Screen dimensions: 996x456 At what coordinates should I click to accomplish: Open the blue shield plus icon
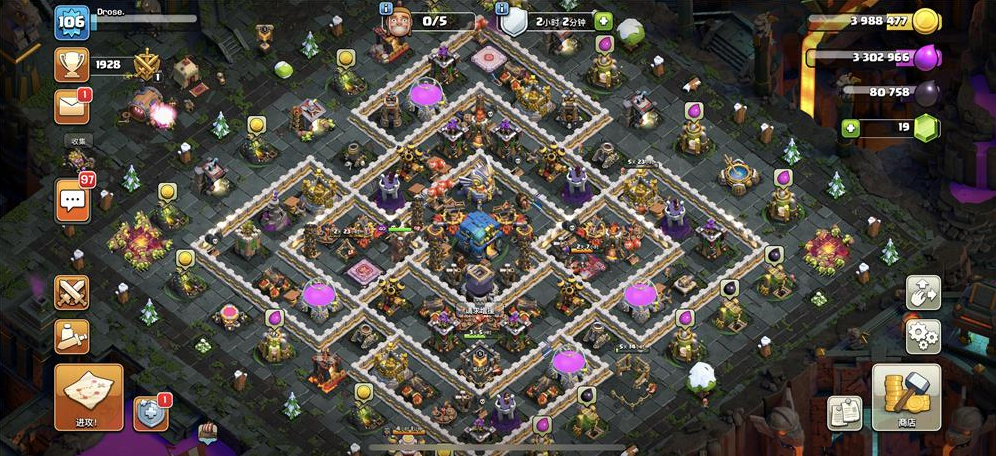coord(150,412)
